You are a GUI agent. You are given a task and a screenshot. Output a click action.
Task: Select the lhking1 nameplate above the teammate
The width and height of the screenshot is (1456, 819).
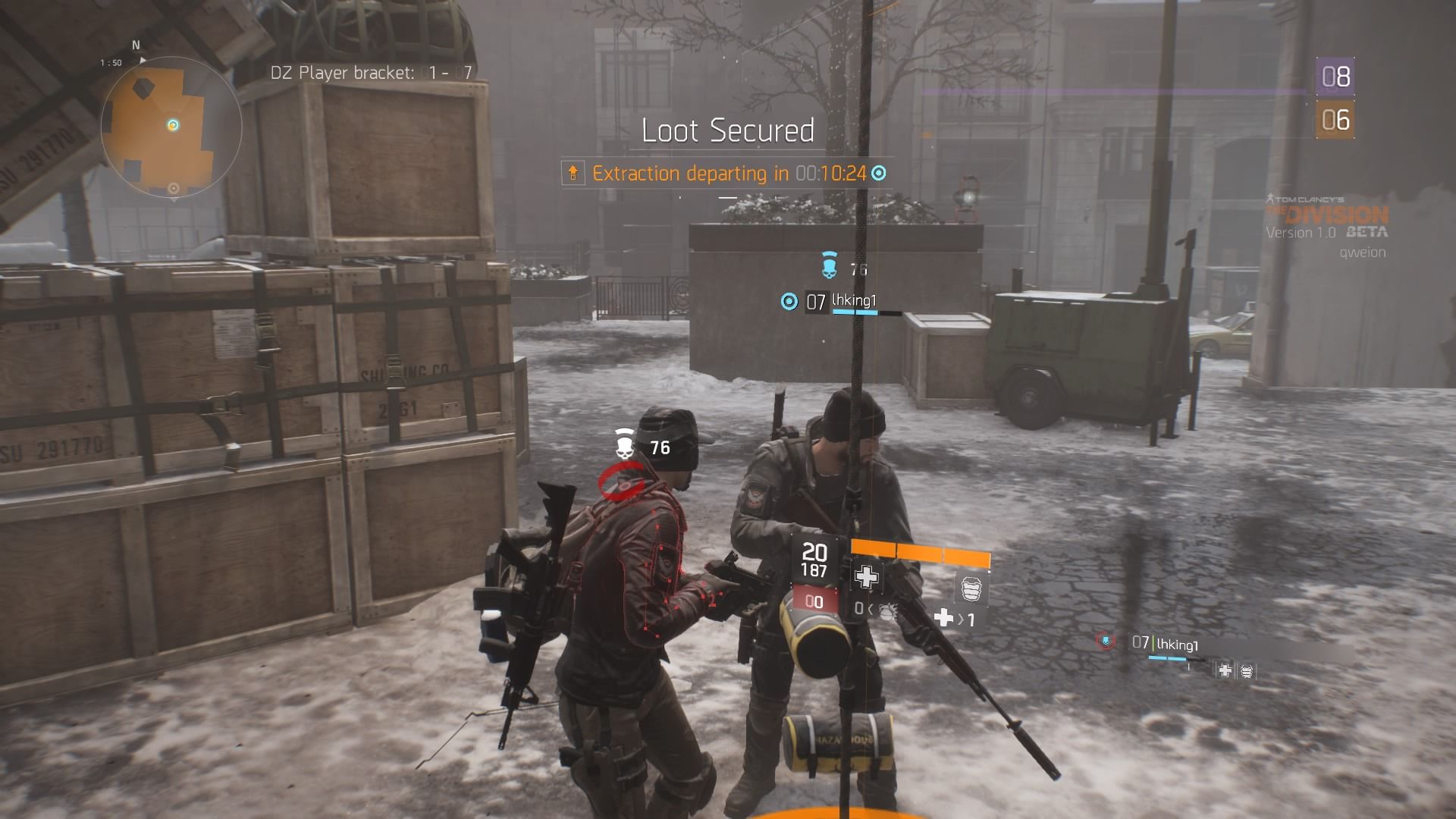853,301
